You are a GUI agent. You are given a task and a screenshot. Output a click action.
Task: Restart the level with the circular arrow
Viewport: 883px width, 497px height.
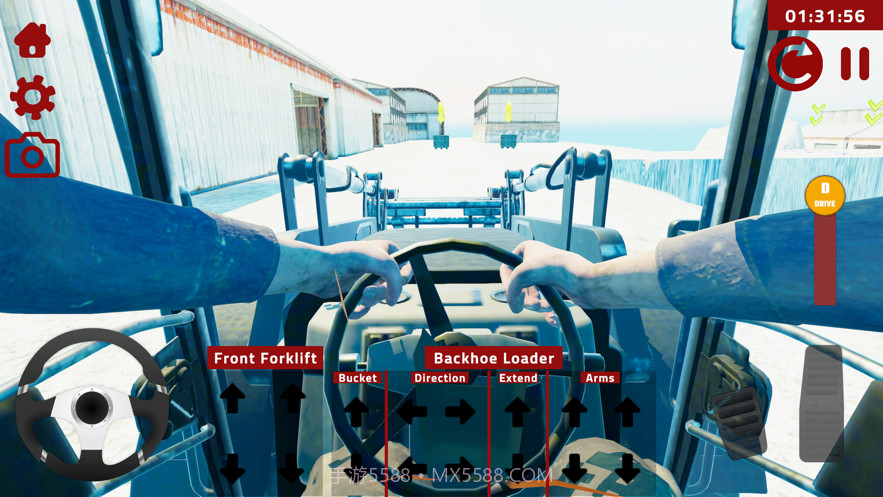pos(795,64)
